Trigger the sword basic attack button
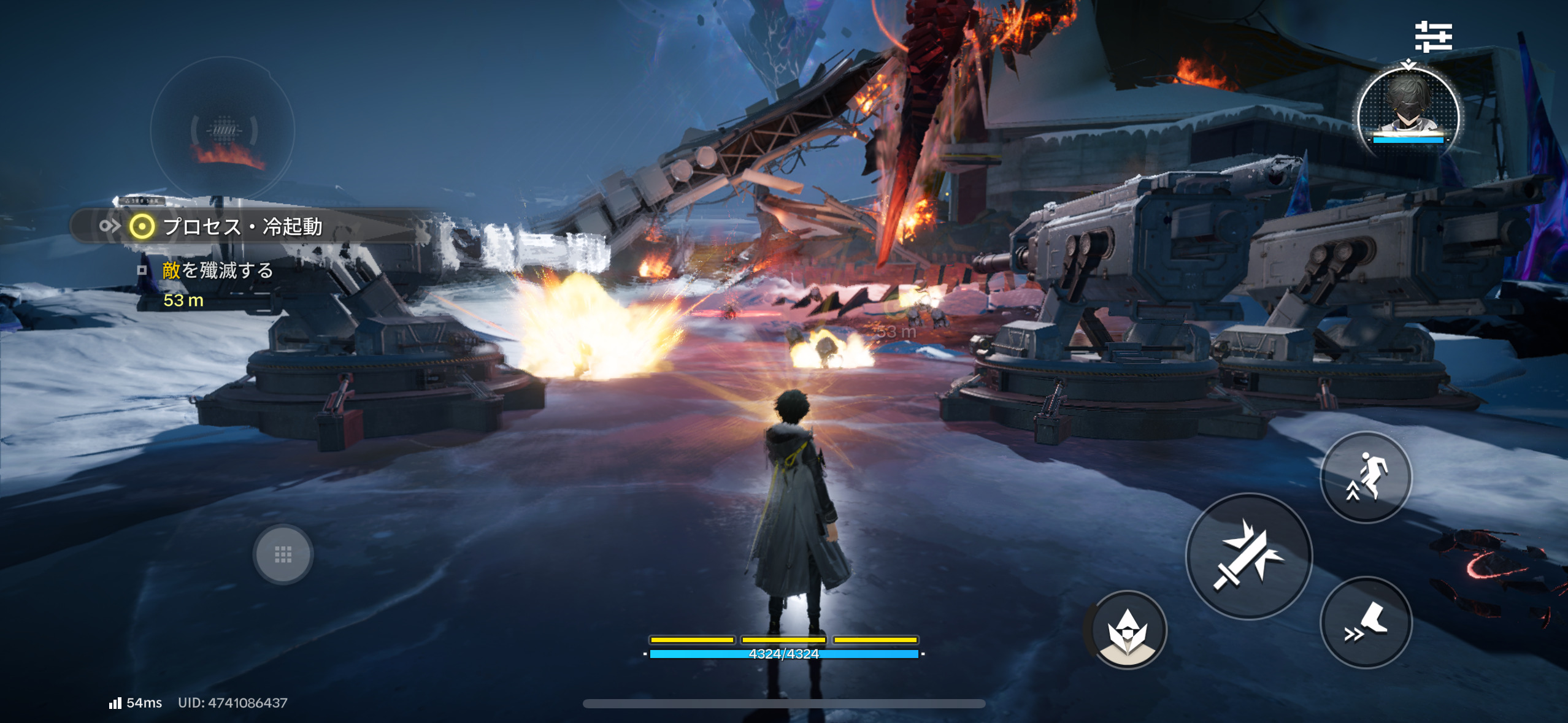Viewport: 1568px width, 723px height. [x=1249, y=556]
